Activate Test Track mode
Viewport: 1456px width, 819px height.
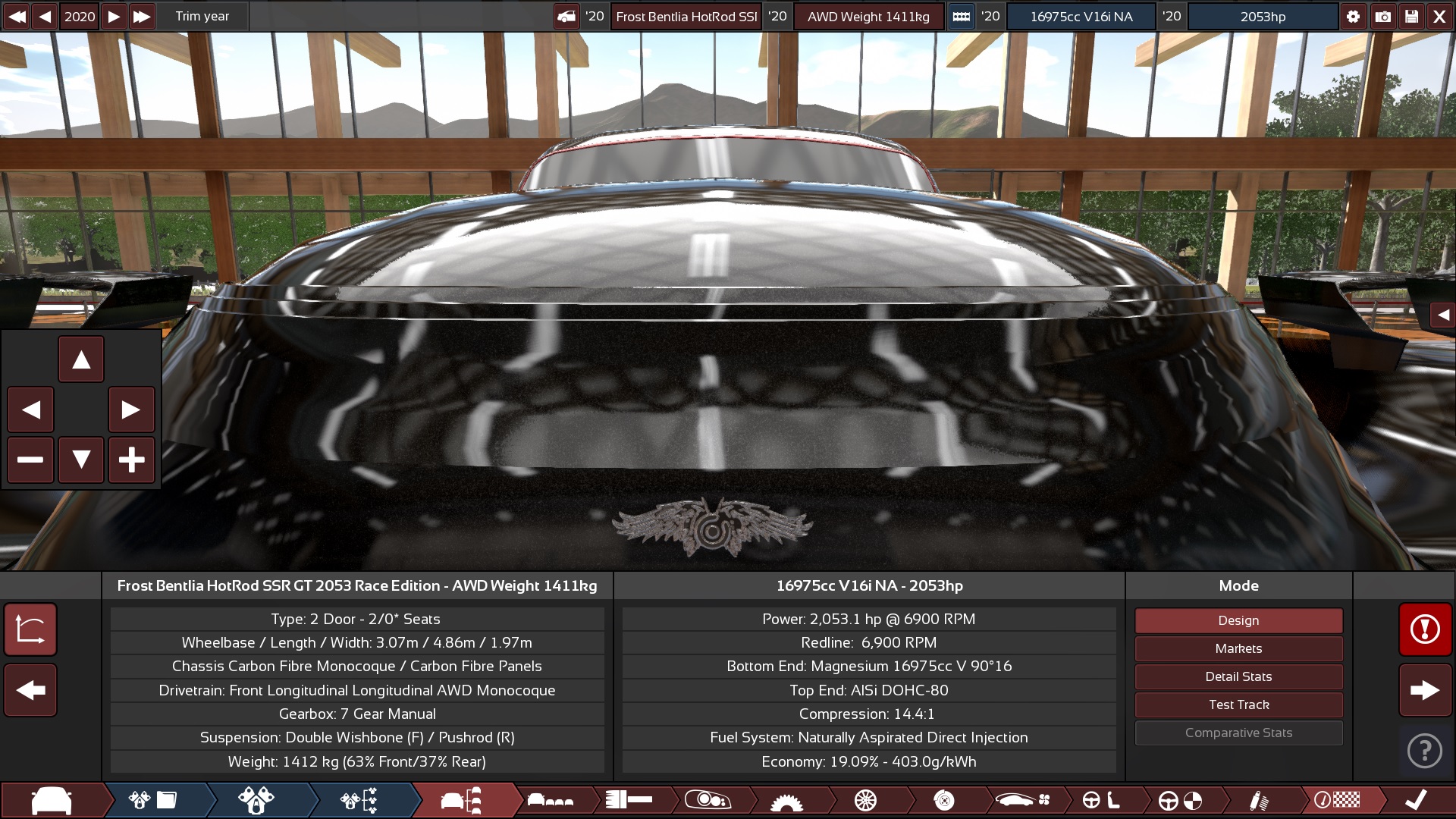[x=1238, y=704]
